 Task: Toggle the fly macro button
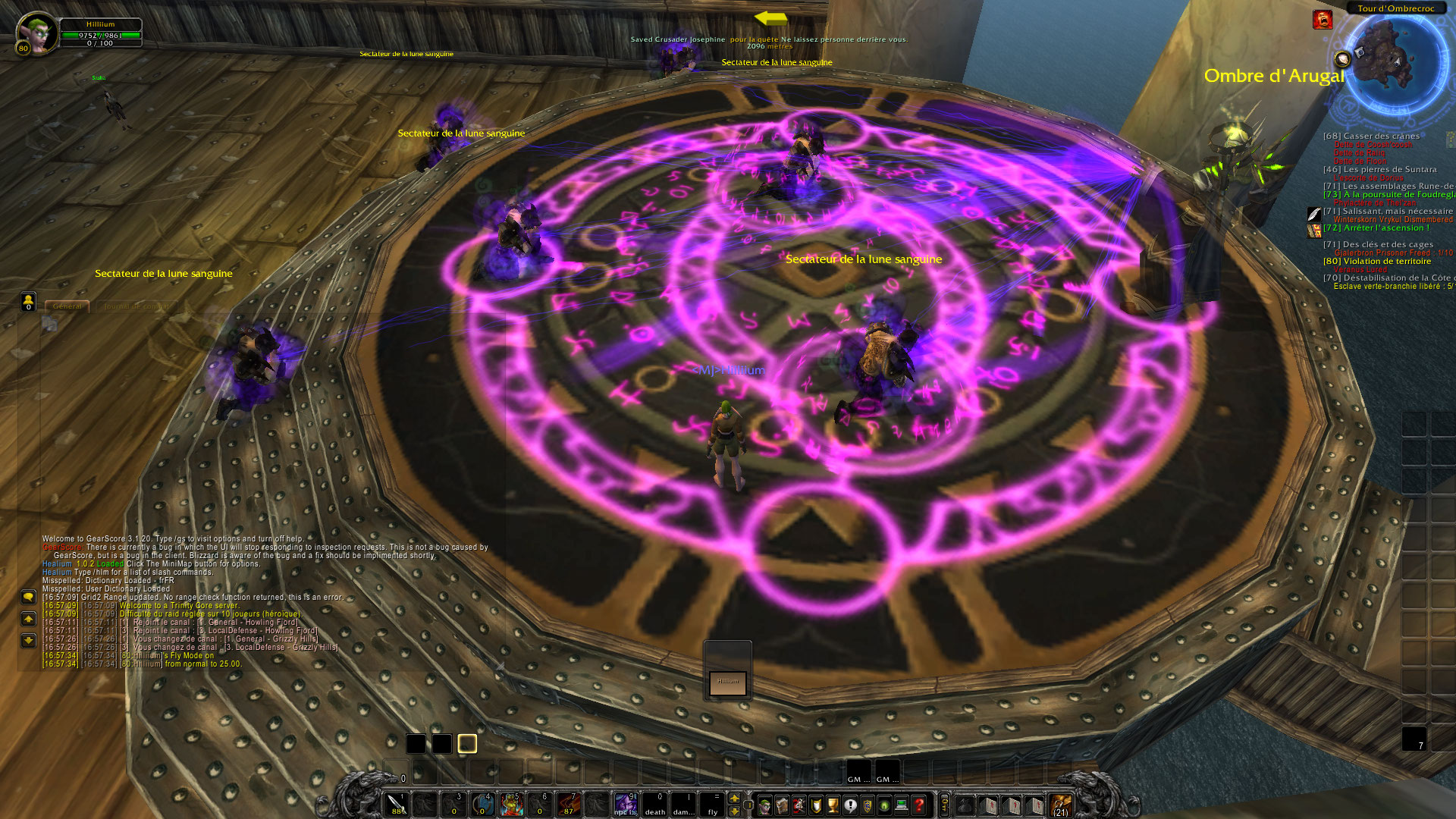tap(713, 805)
